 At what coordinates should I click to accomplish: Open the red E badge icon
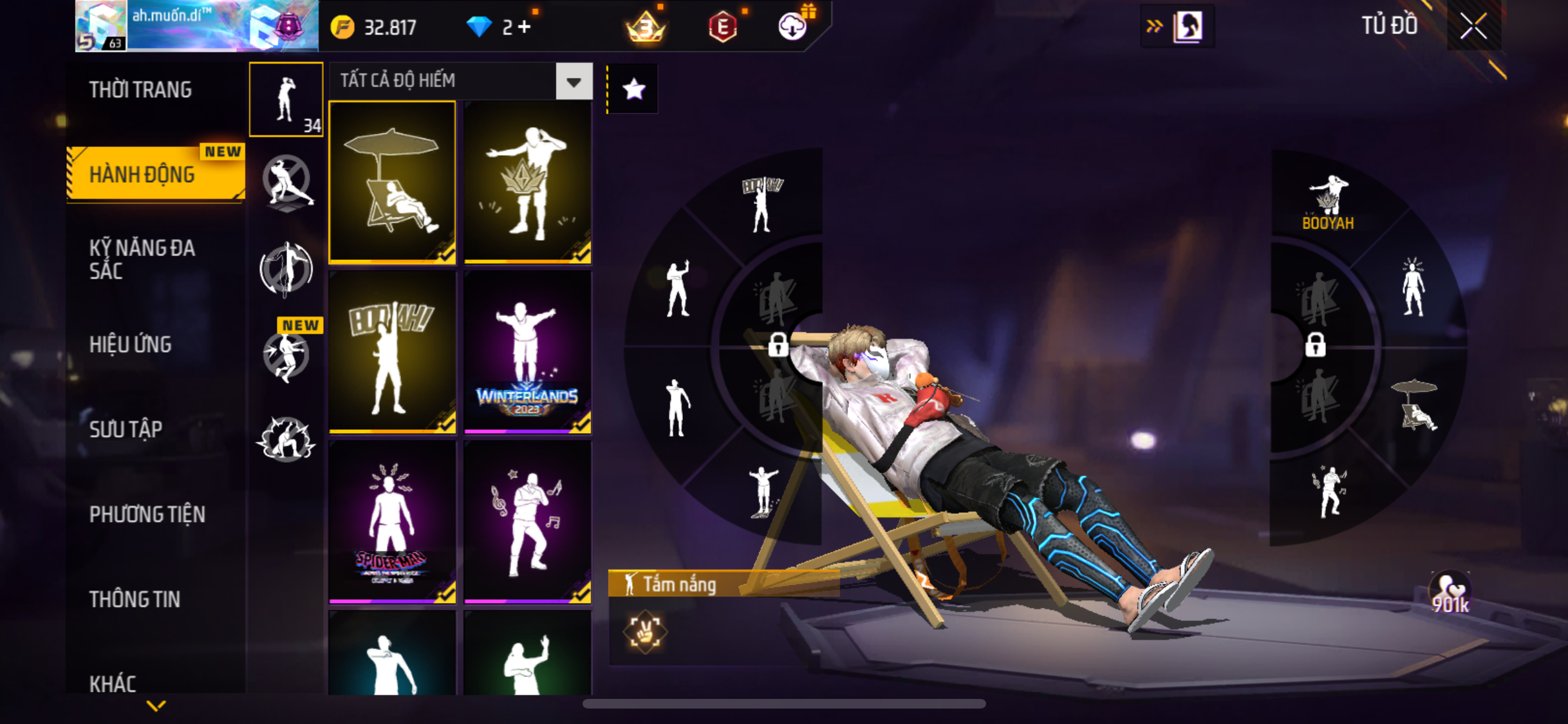(x=723, y=27)
